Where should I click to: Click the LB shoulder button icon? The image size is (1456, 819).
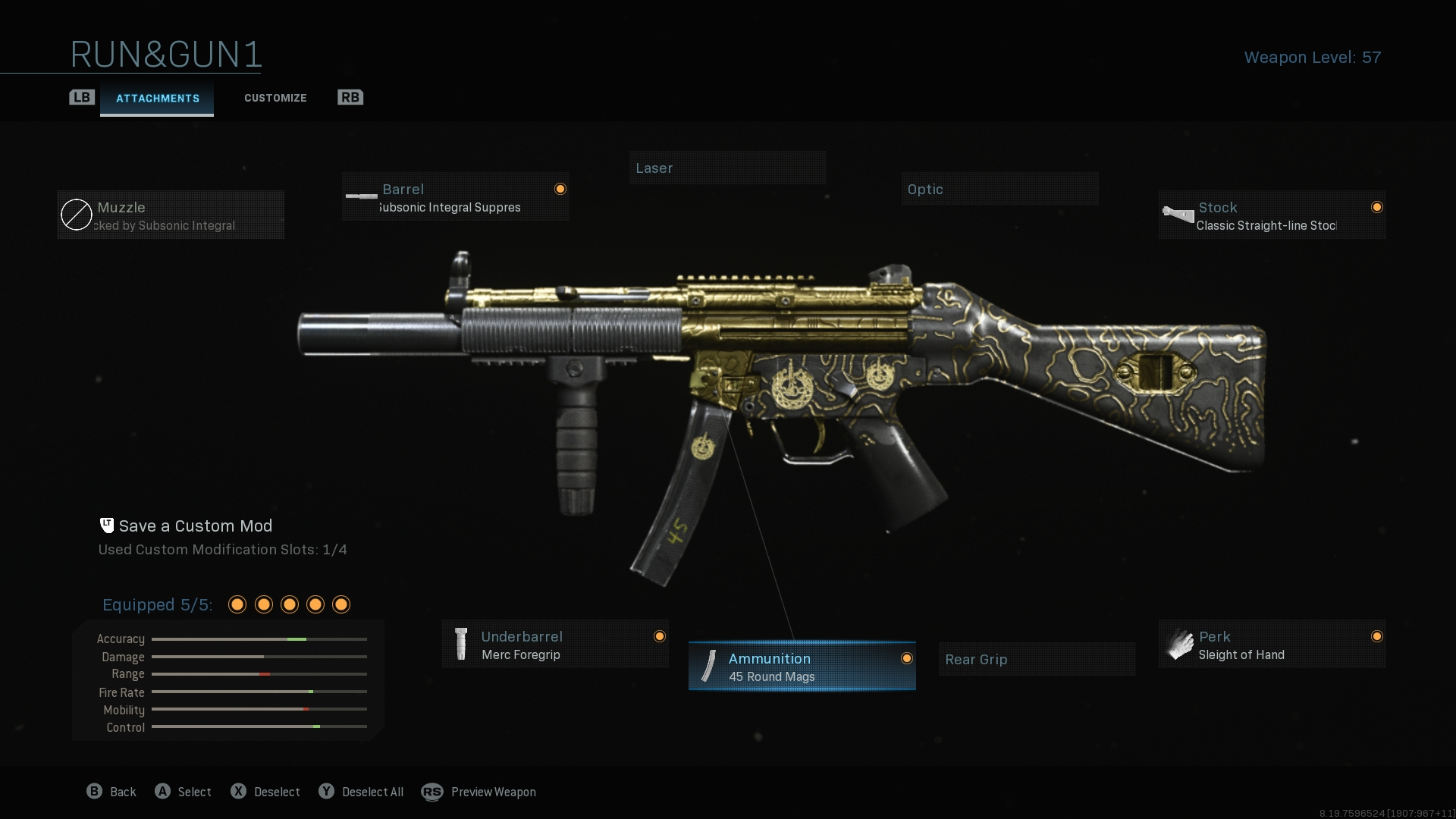[82, 97]
